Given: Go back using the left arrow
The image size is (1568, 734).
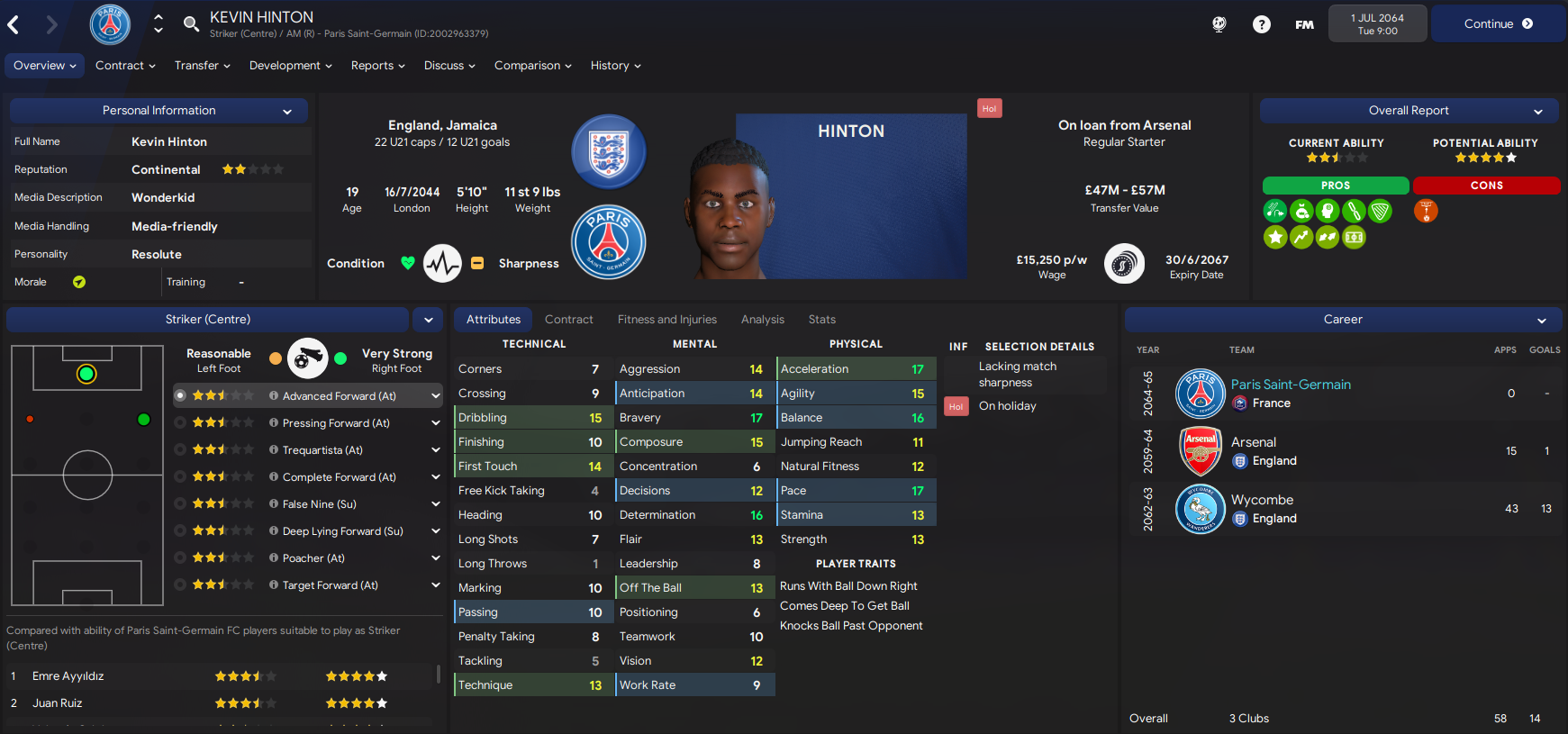Looking at the screenshot, I should click(14, 24).
